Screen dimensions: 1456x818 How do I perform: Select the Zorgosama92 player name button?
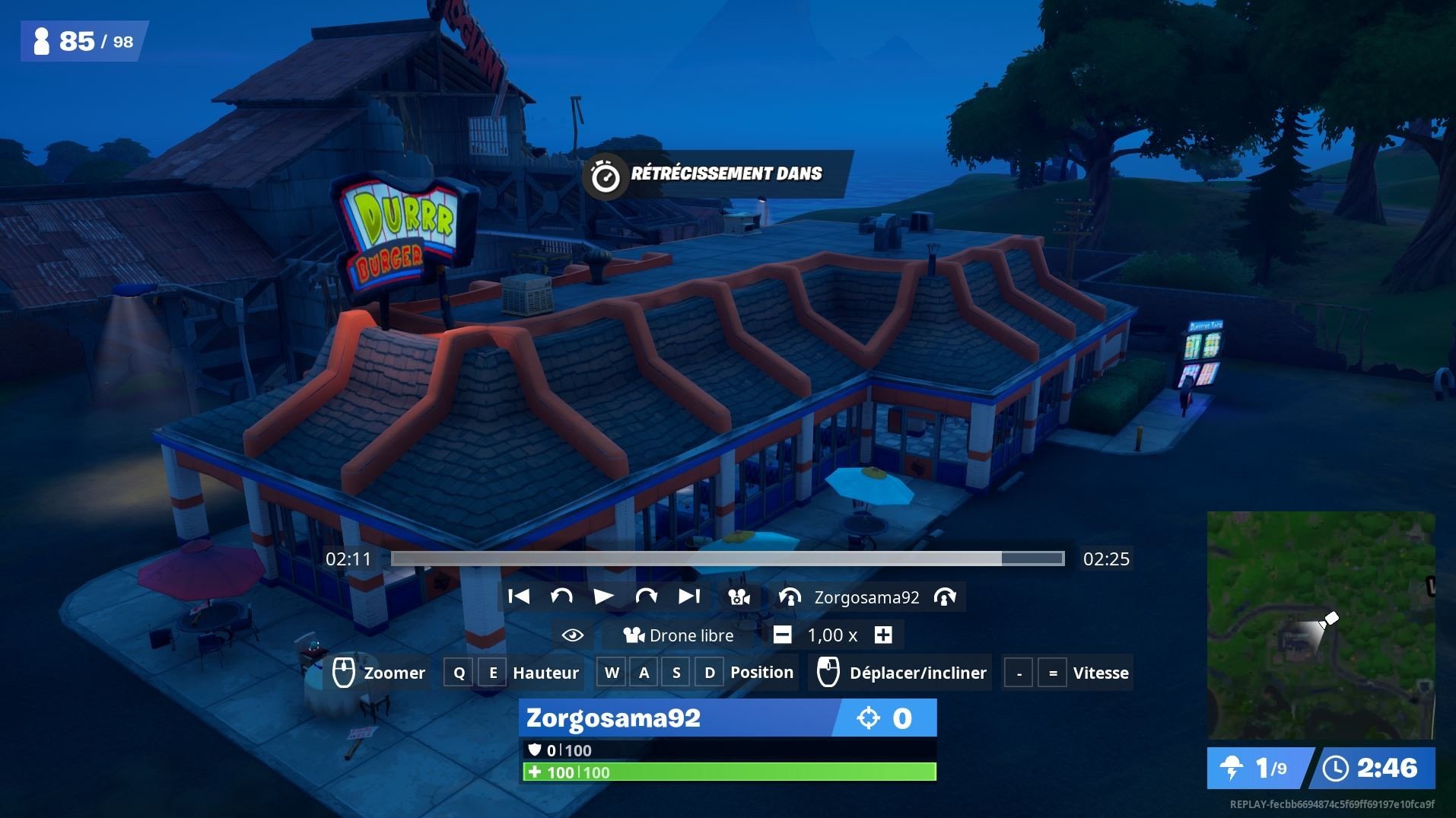tap(867, 597)
